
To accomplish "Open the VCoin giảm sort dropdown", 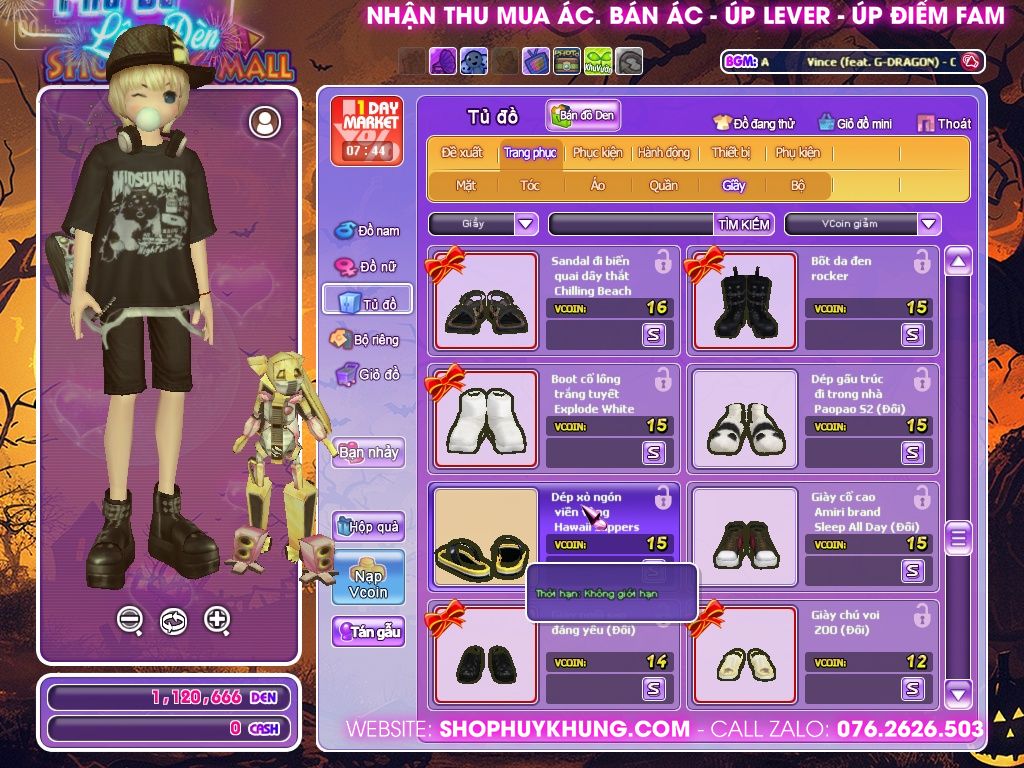I will [929, 224].
